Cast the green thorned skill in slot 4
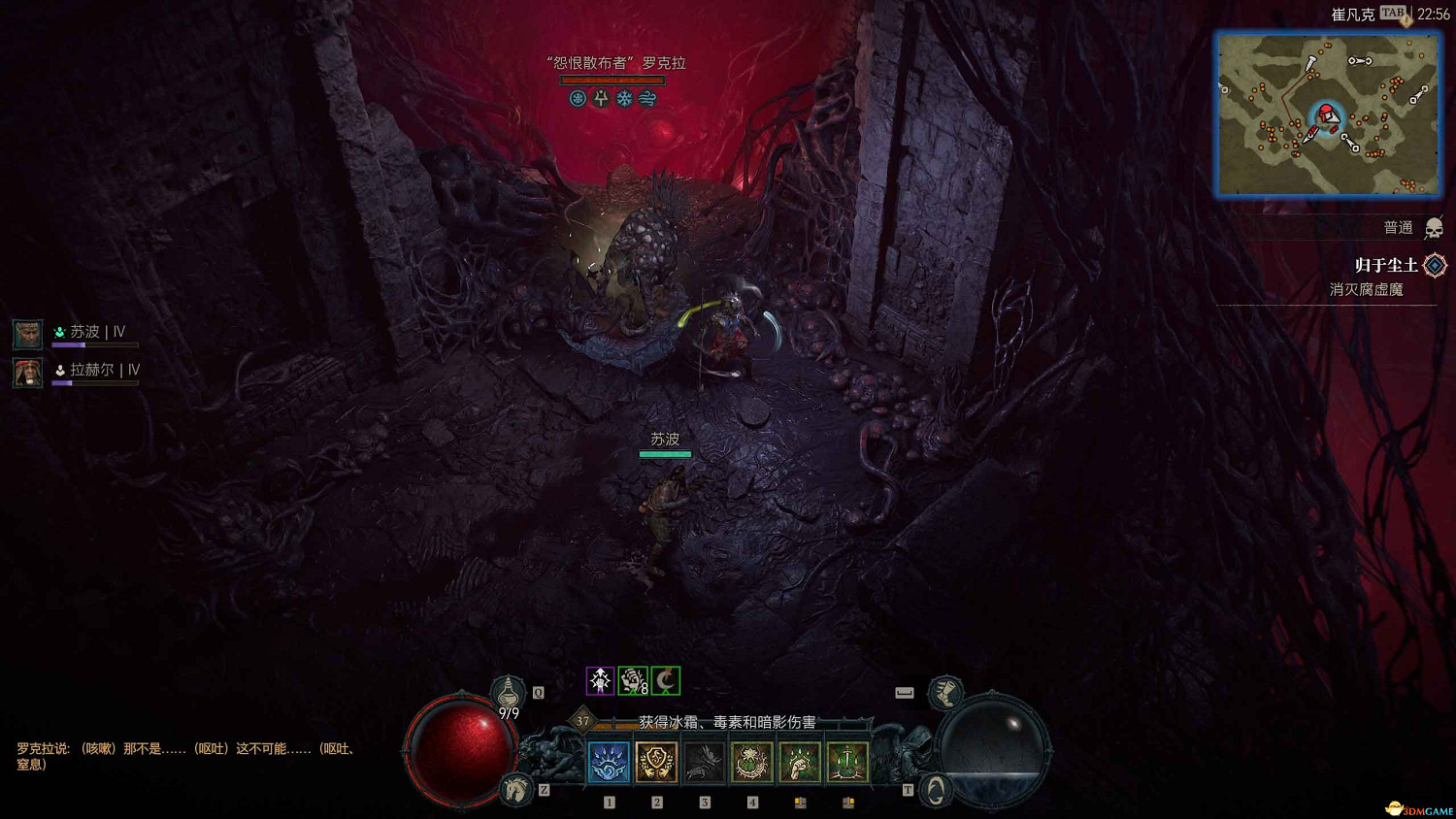1456x819 pixels. coord(751,763)
